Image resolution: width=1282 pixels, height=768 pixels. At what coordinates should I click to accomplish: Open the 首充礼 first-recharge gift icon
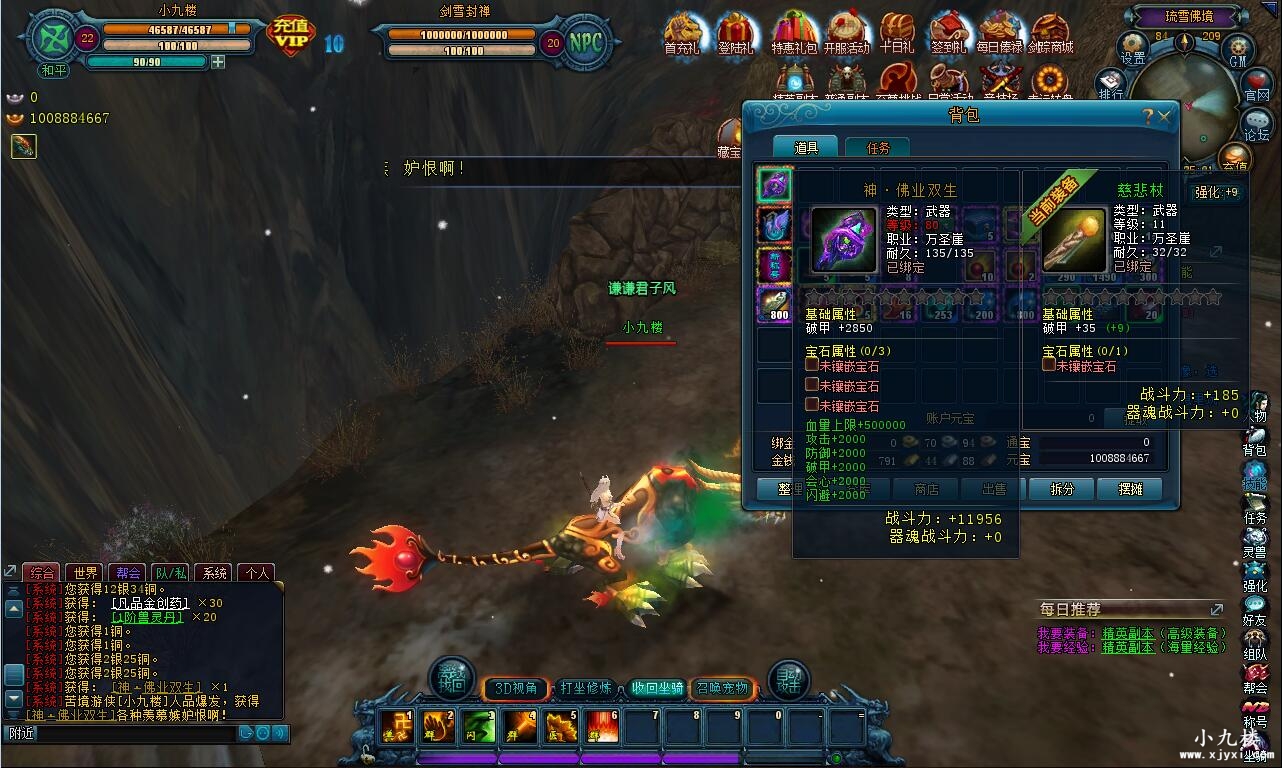682,33
